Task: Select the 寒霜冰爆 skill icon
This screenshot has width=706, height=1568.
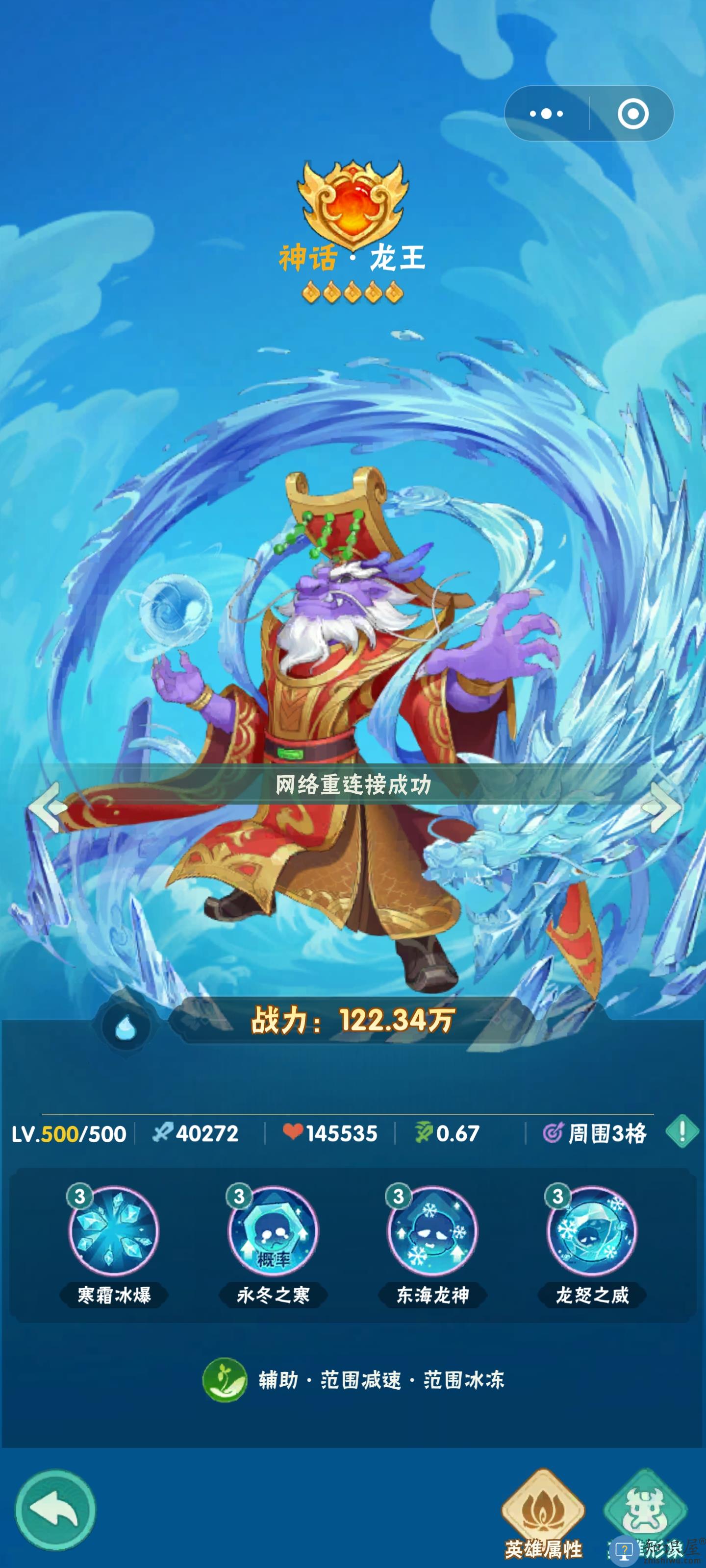Action: (x=113, y=1231)
